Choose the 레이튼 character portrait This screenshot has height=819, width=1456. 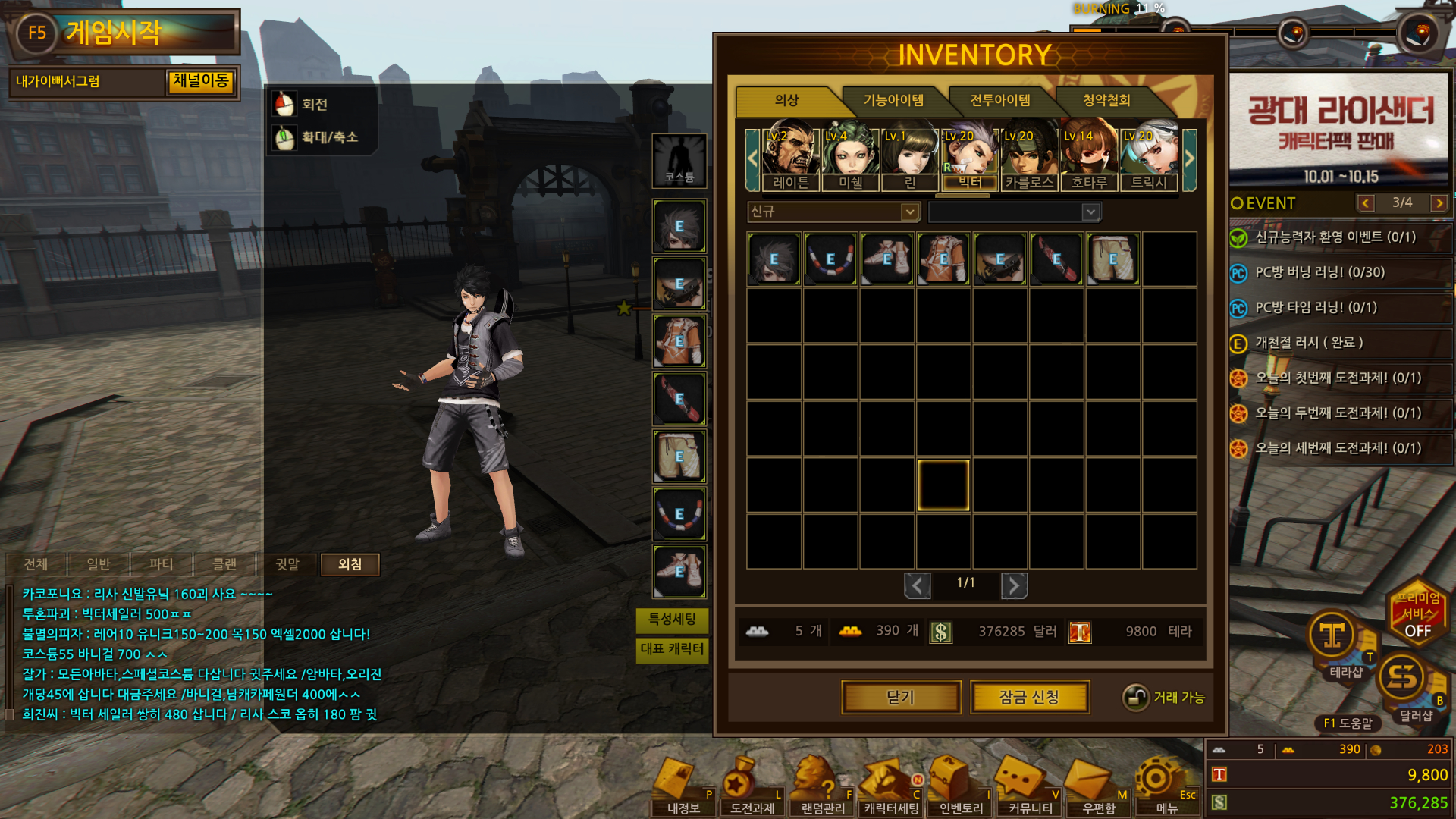click(790, 155)
